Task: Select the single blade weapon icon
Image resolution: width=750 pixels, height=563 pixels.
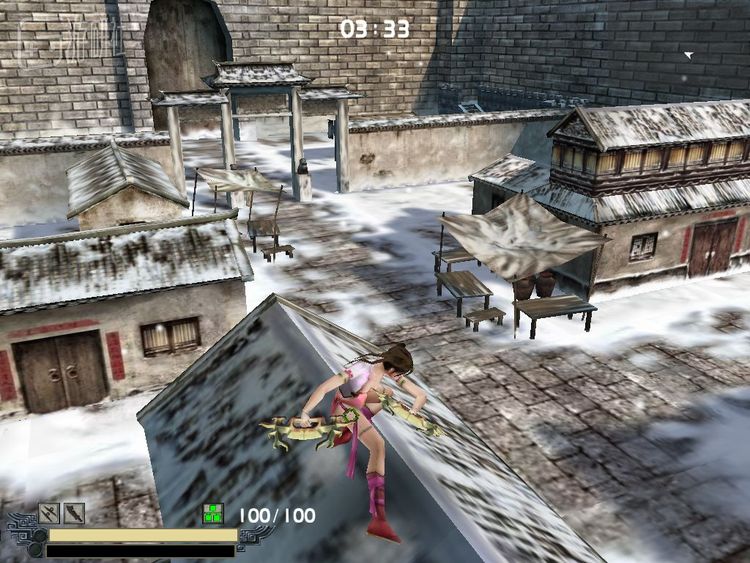Action: coord(74,514)
